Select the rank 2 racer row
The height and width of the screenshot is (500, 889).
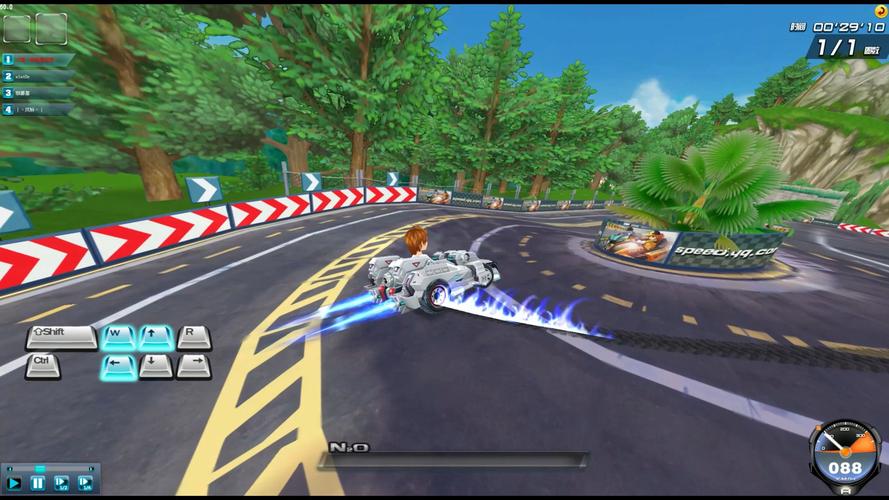[x=38, y=76]
